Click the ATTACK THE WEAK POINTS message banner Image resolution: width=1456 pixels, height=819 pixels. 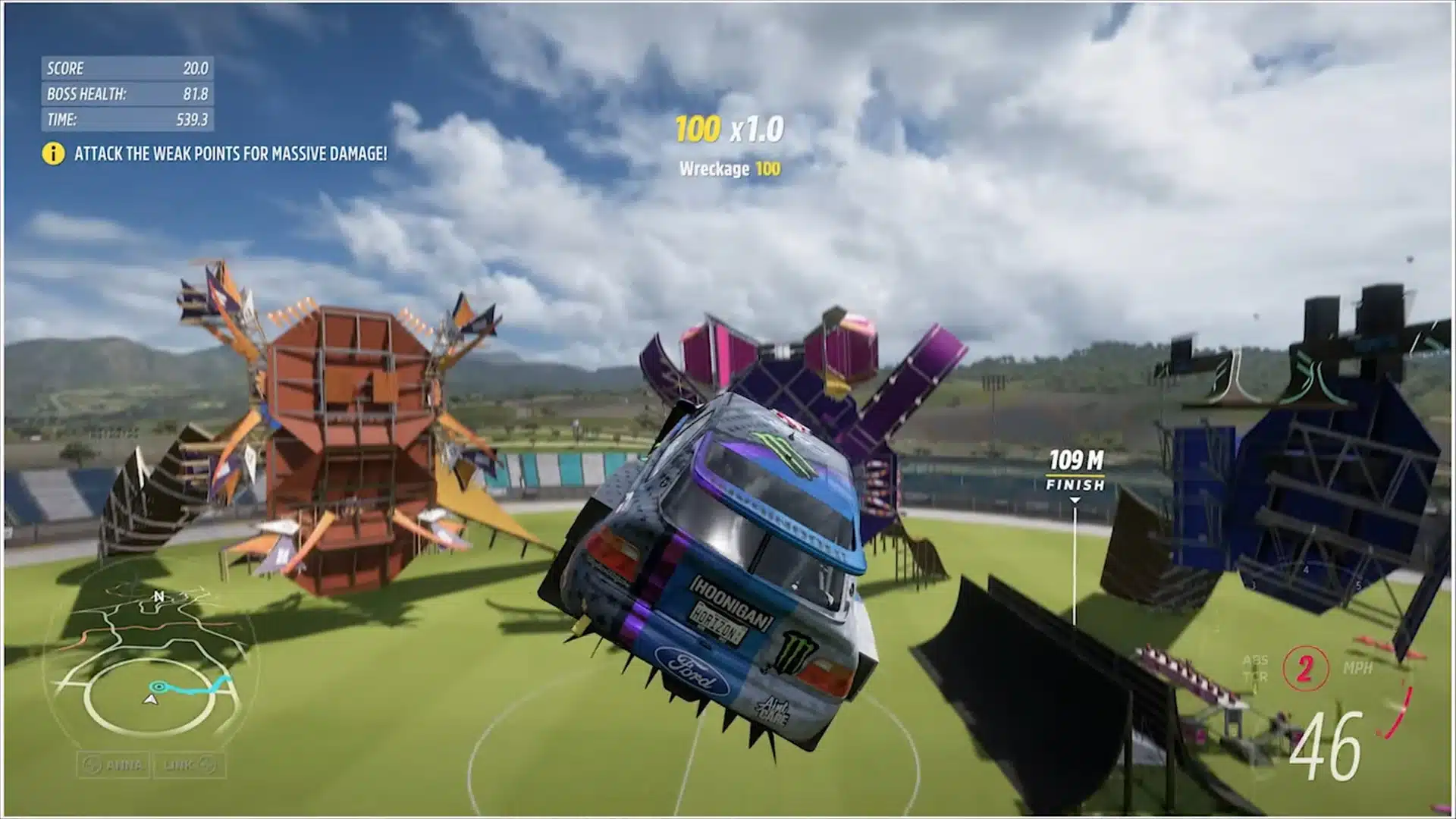[x=230, y=155]
